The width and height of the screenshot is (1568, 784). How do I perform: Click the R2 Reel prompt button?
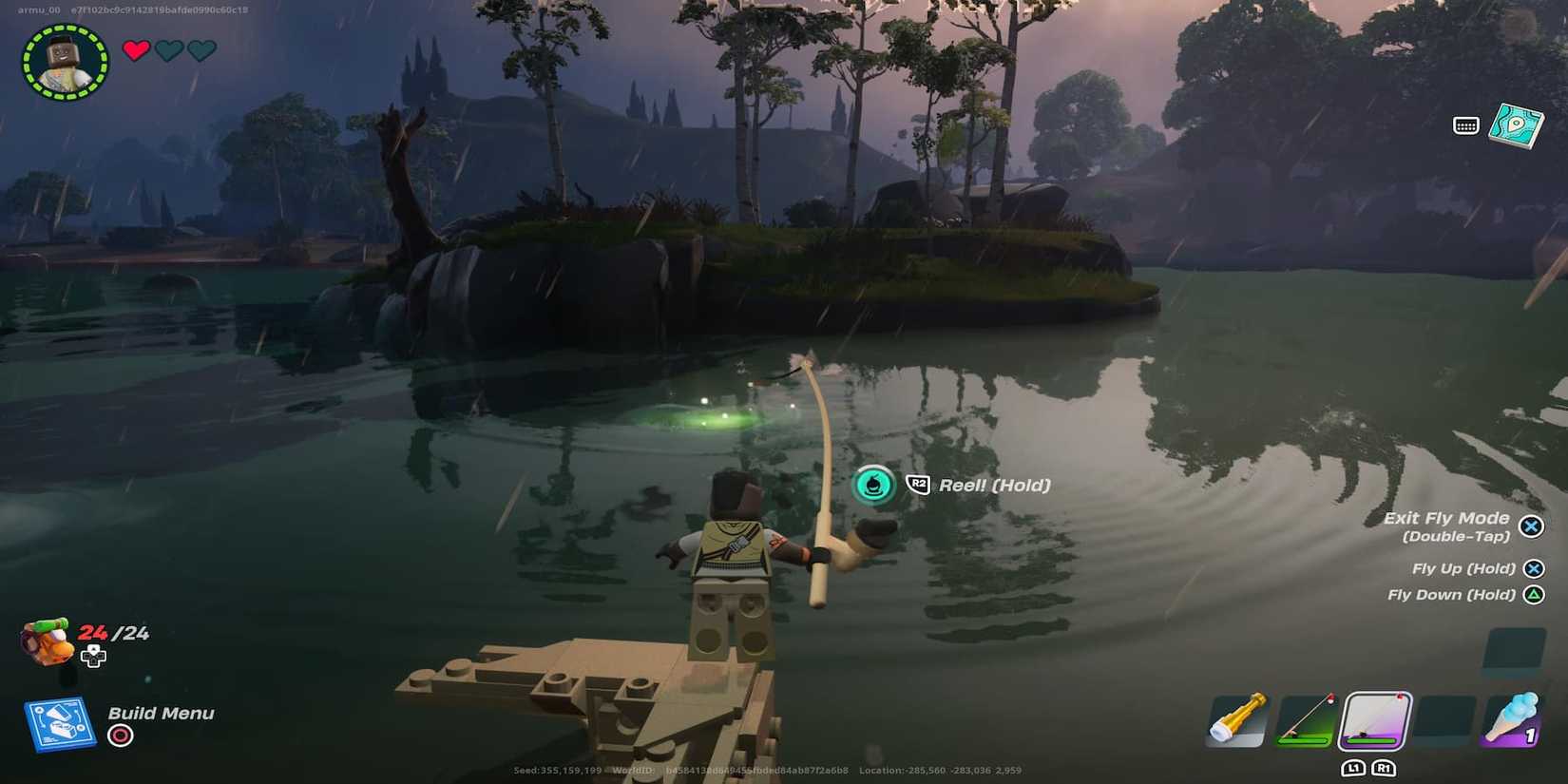click(x=917, y=485)
